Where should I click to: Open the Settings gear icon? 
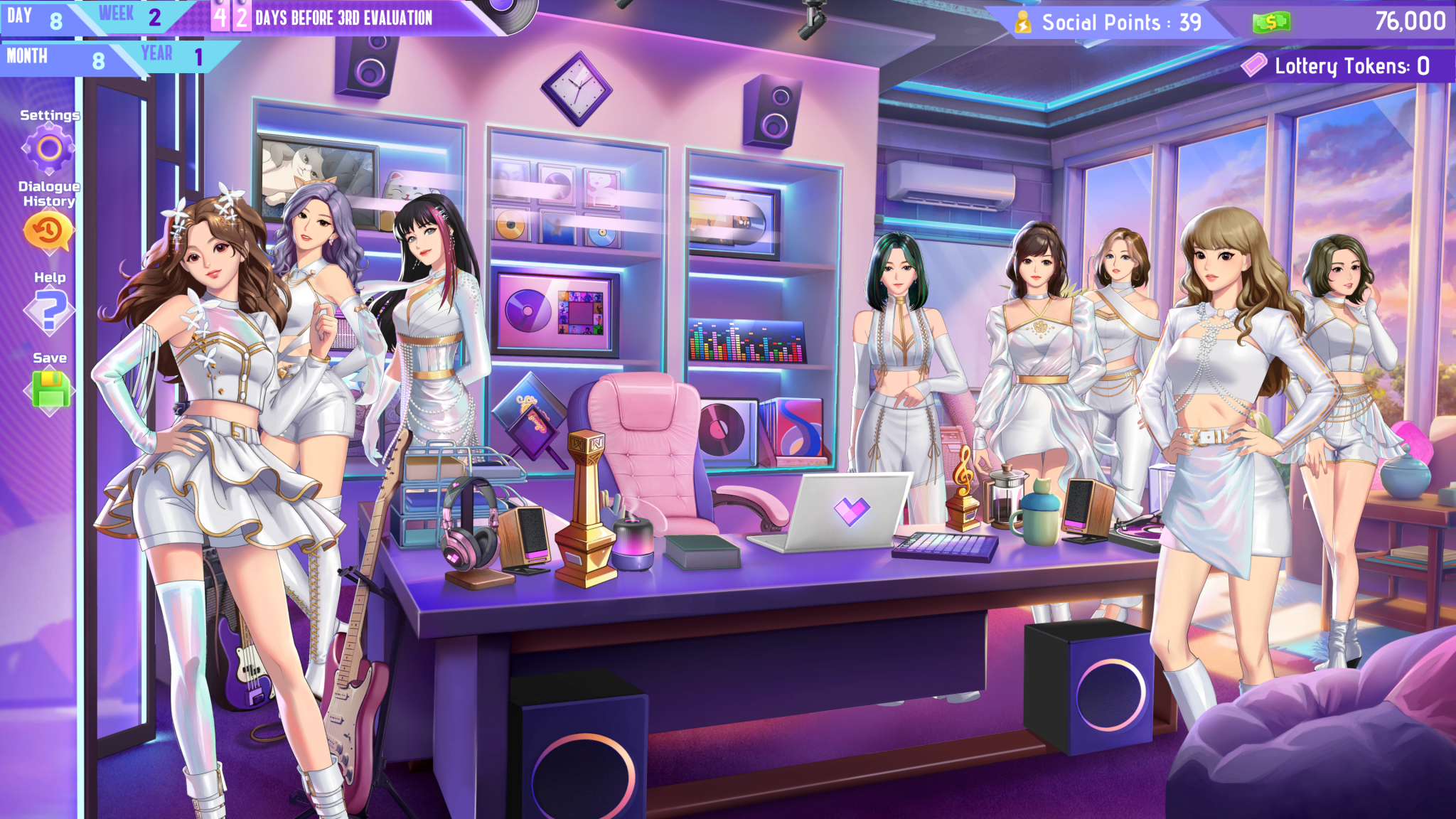point(48,149)
